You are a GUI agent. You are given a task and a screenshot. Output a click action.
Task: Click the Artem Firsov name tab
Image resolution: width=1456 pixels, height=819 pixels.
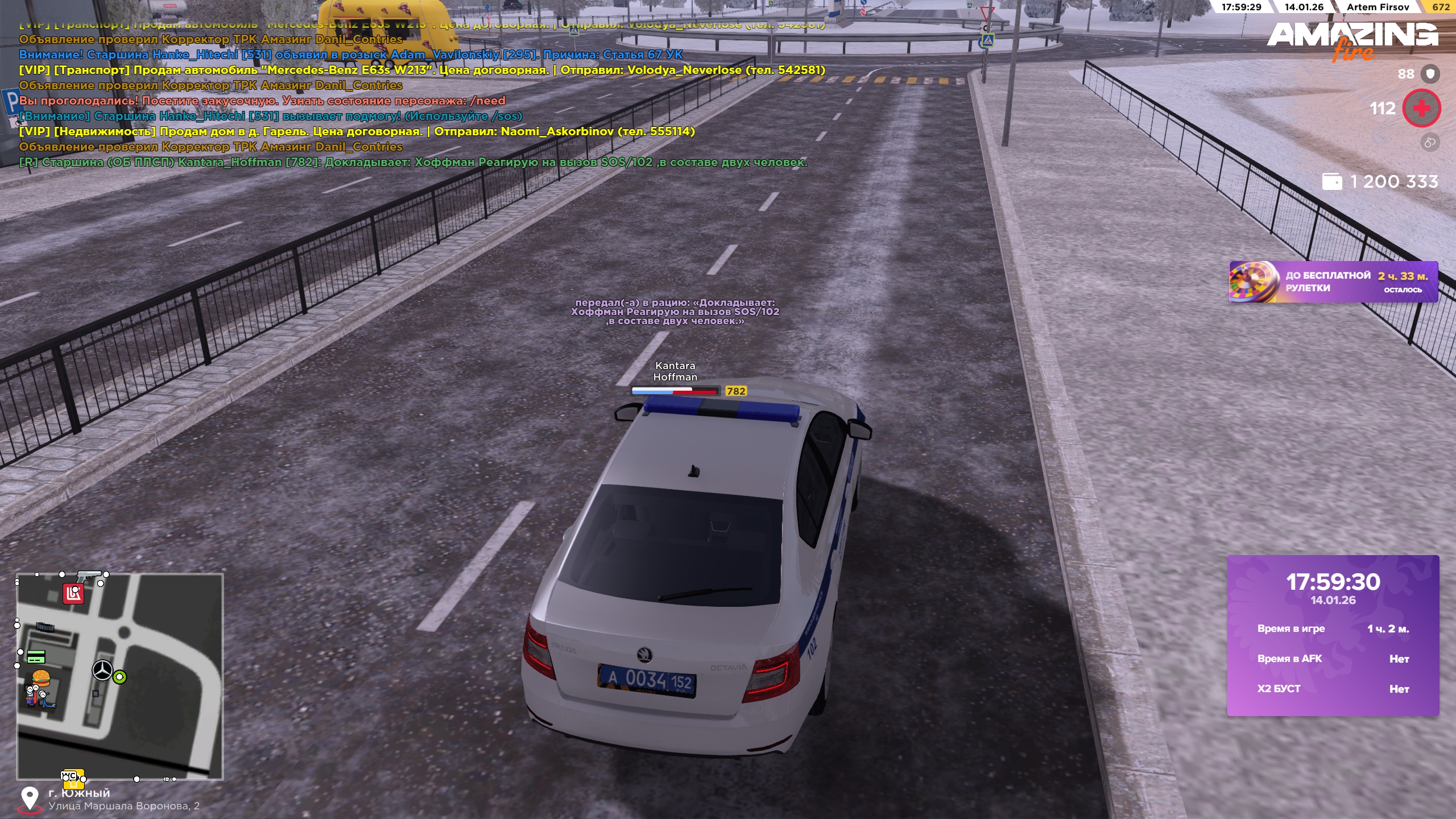[x=1378, y=7]
